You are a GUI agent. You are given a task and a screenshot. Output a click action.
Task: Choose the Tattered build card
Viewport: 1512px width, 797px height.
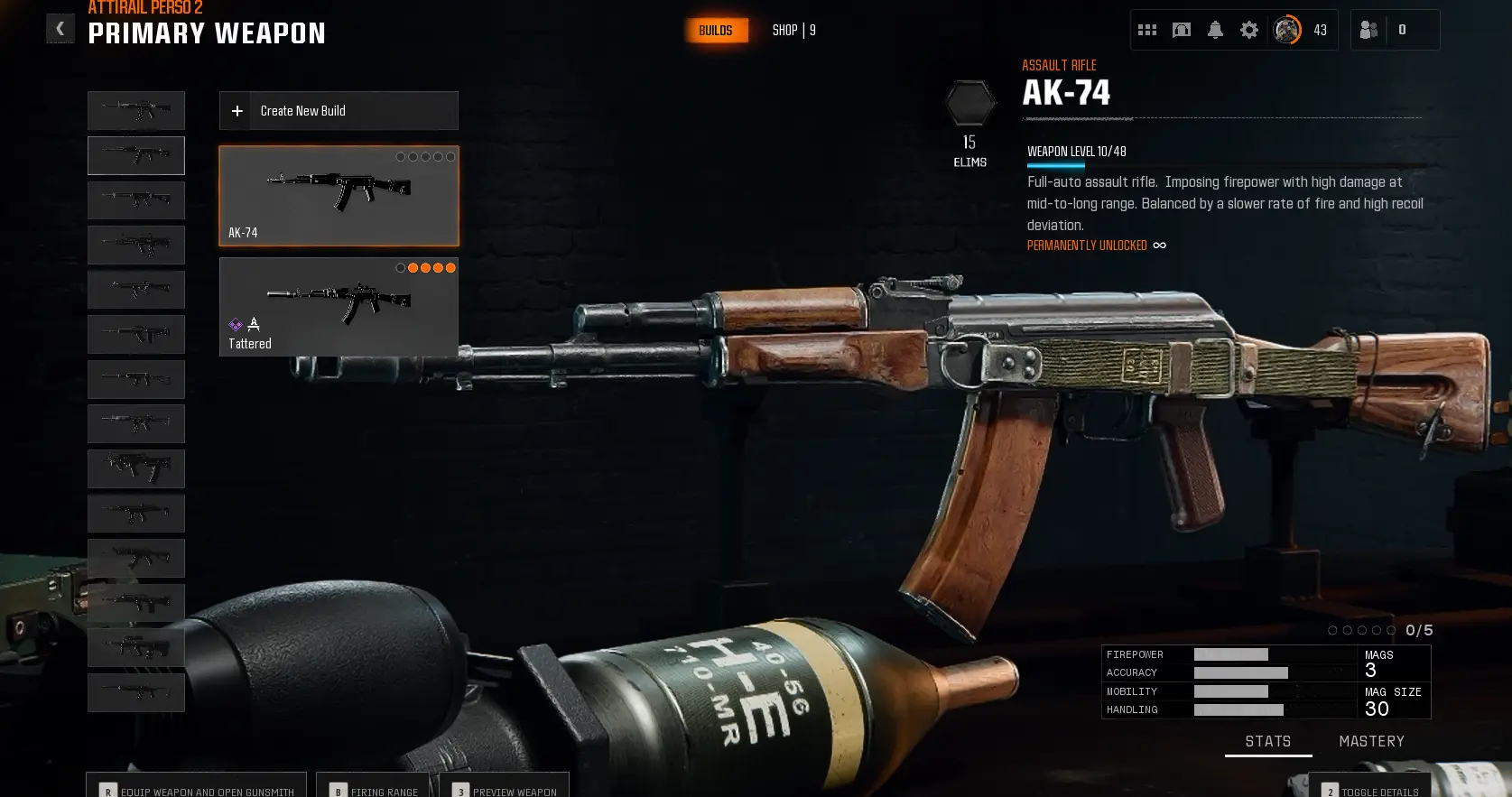(x=339, y=307)
